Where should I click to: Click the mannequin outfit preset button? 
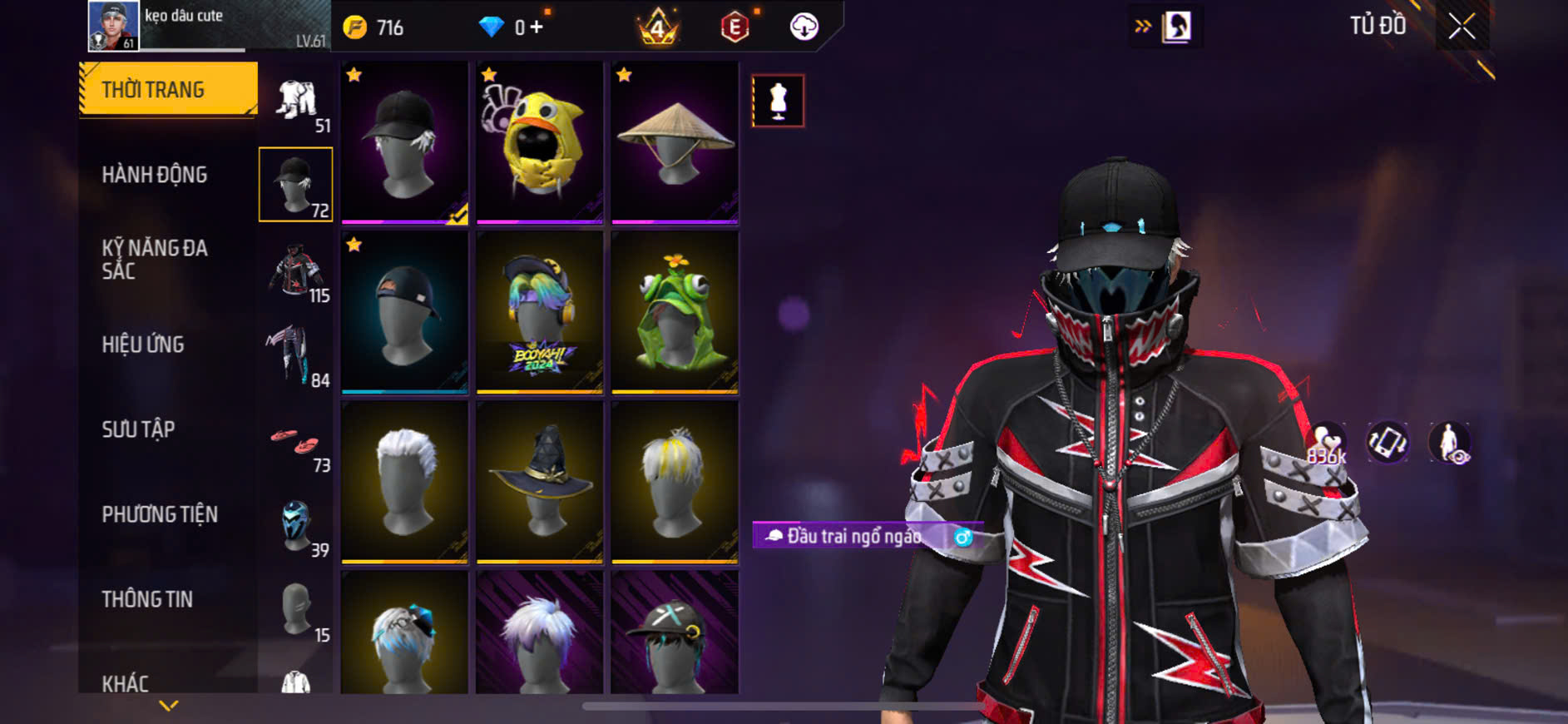778,101
